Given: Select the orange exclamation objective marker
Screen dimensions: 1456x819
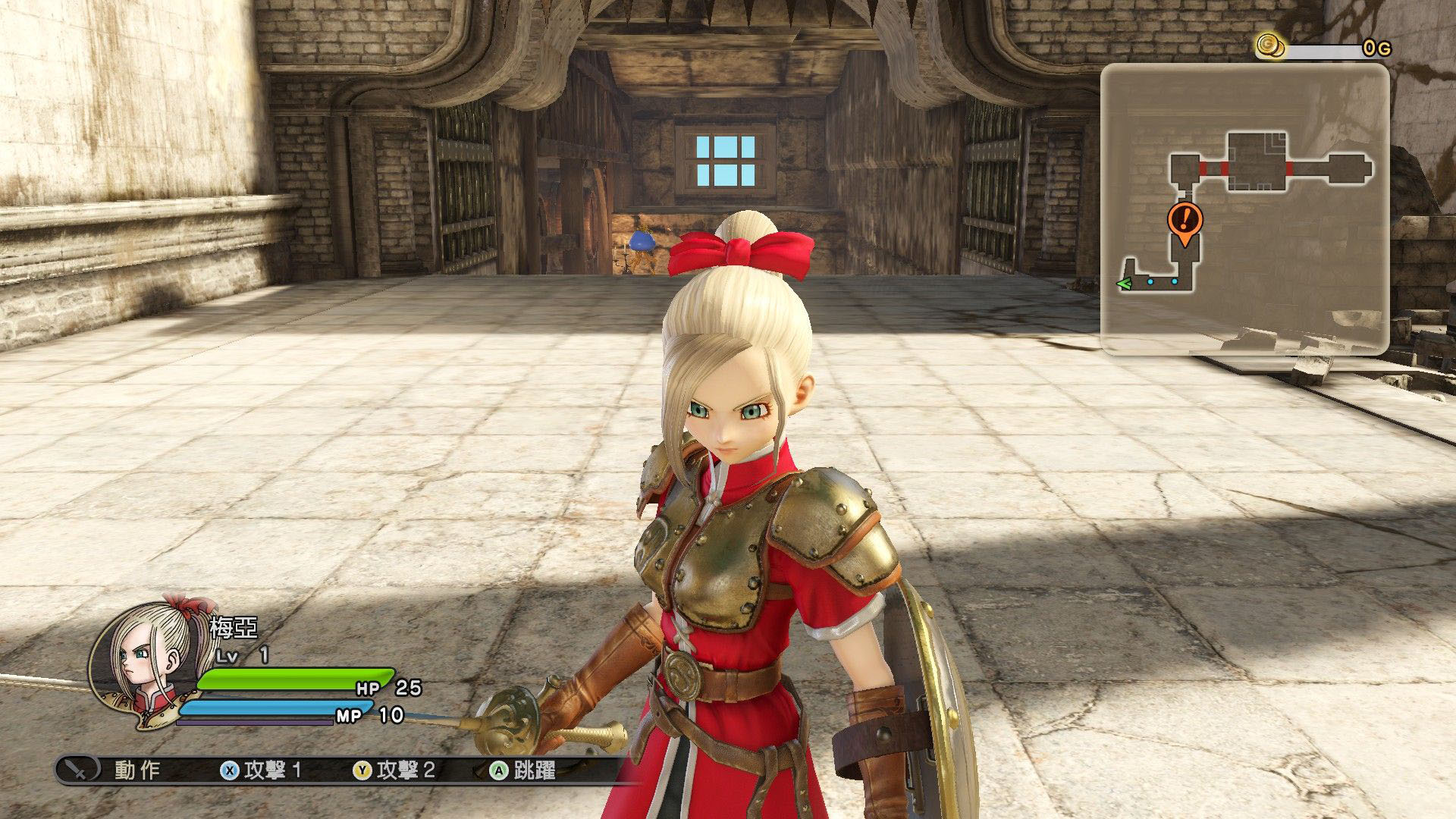Looking at the screenshot, I should pos(1185,220).
